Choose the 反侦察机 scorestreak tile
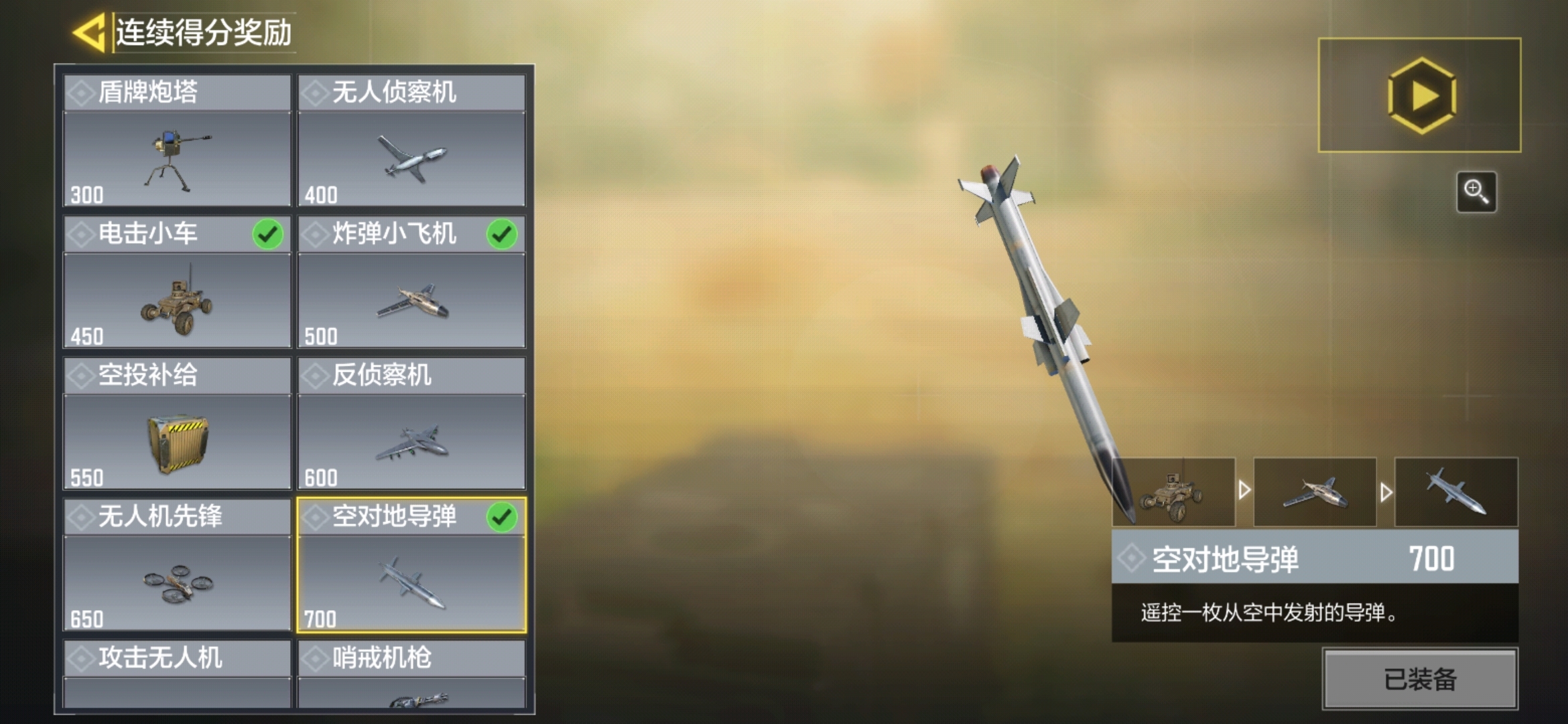 pyautogui.click(x=411, y=424)
